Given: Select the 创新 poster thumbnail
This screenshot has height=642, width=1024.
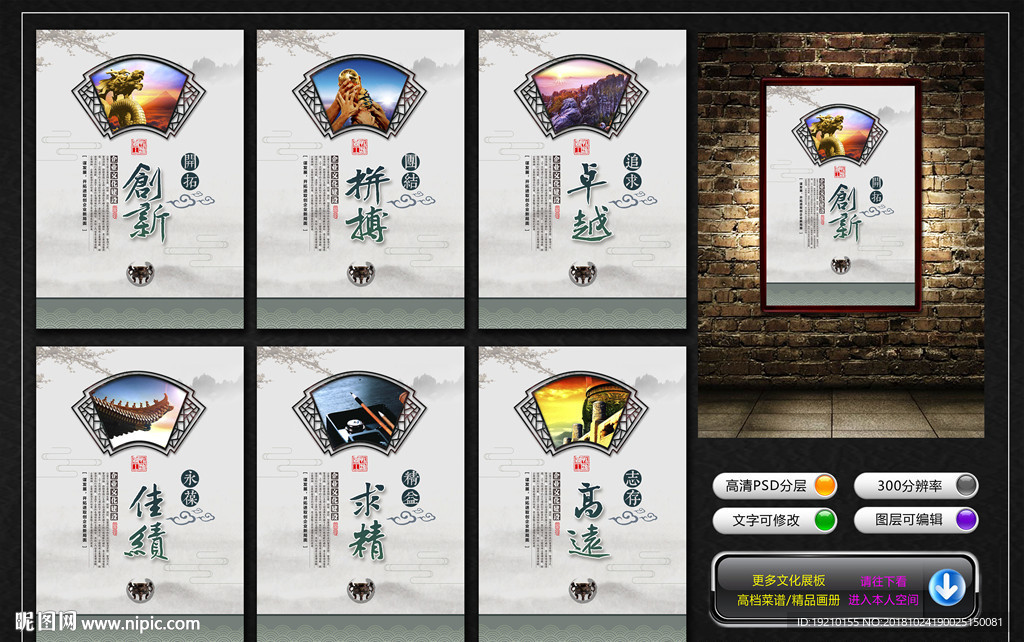Looking at the screenshot, I should pos(140,180).
